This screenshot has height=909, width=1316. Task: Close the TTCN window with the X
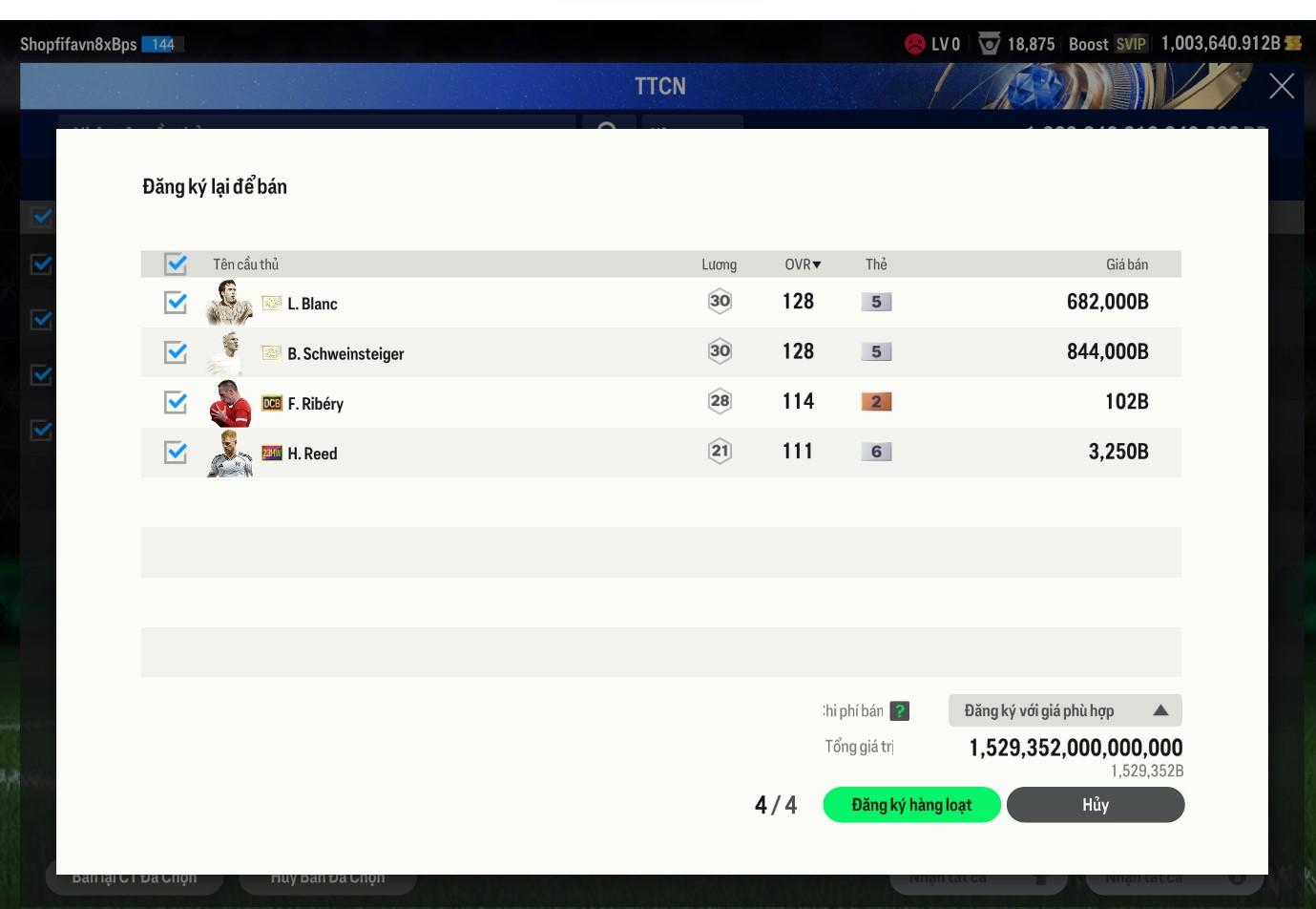point(1282,86)
